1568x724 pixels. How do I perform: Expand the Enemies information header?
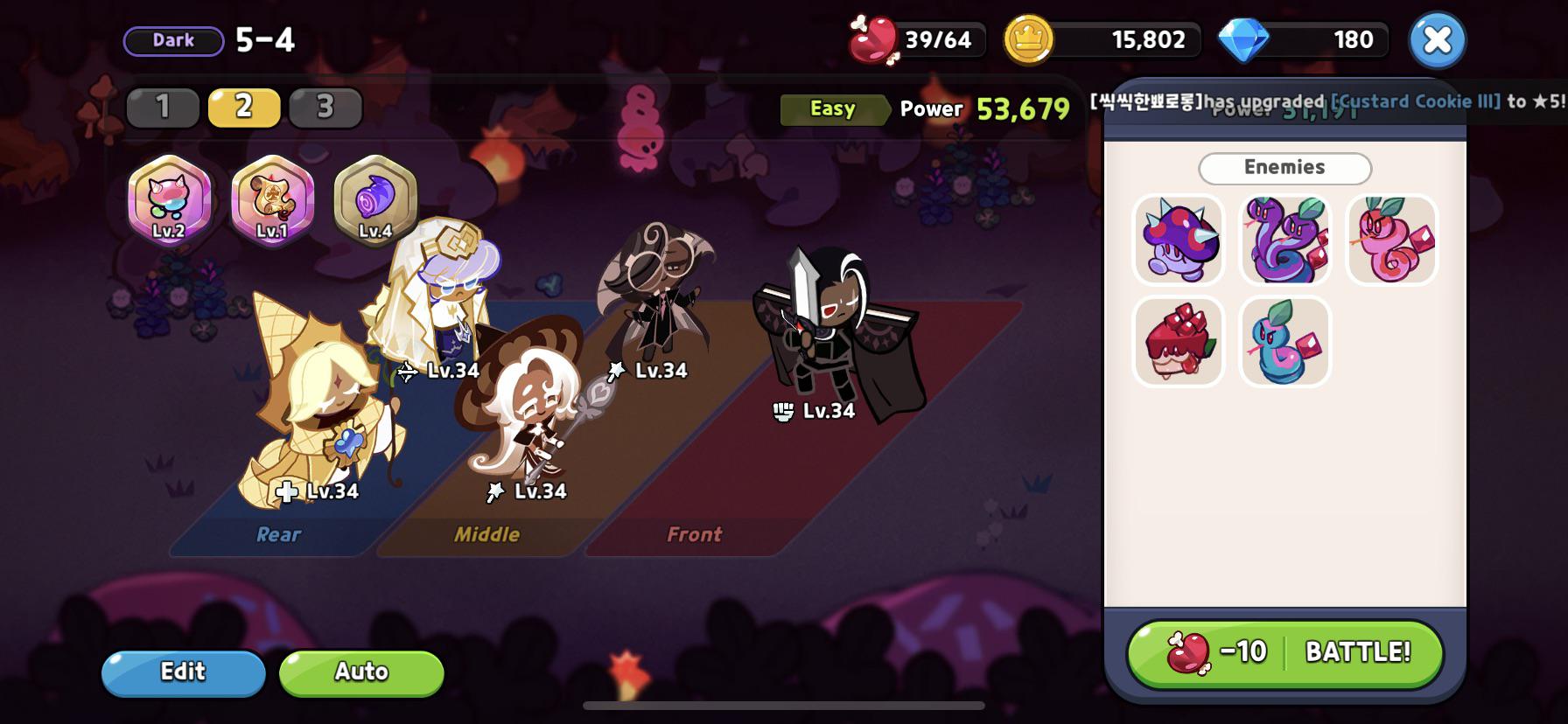(1284, 167)
